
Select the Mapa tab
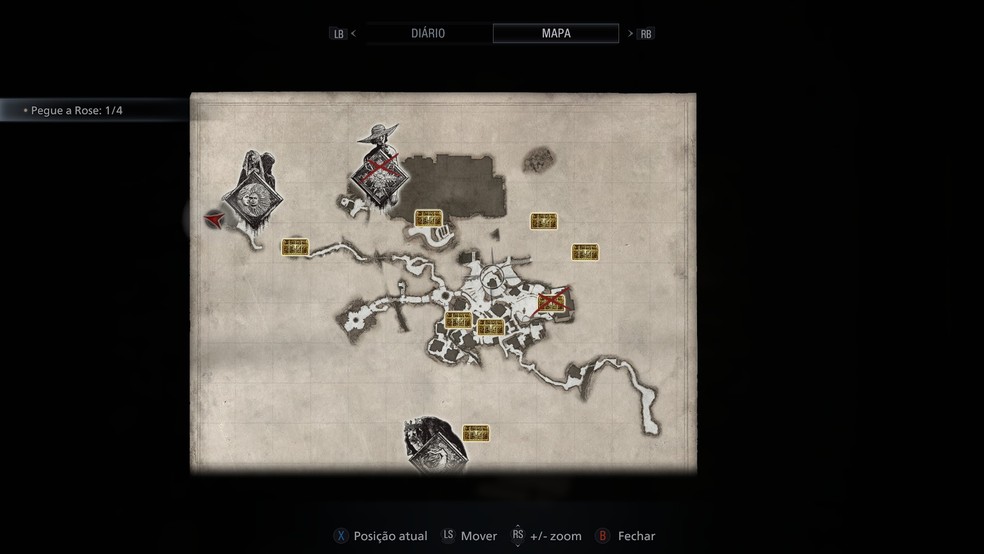click(556, 33)
